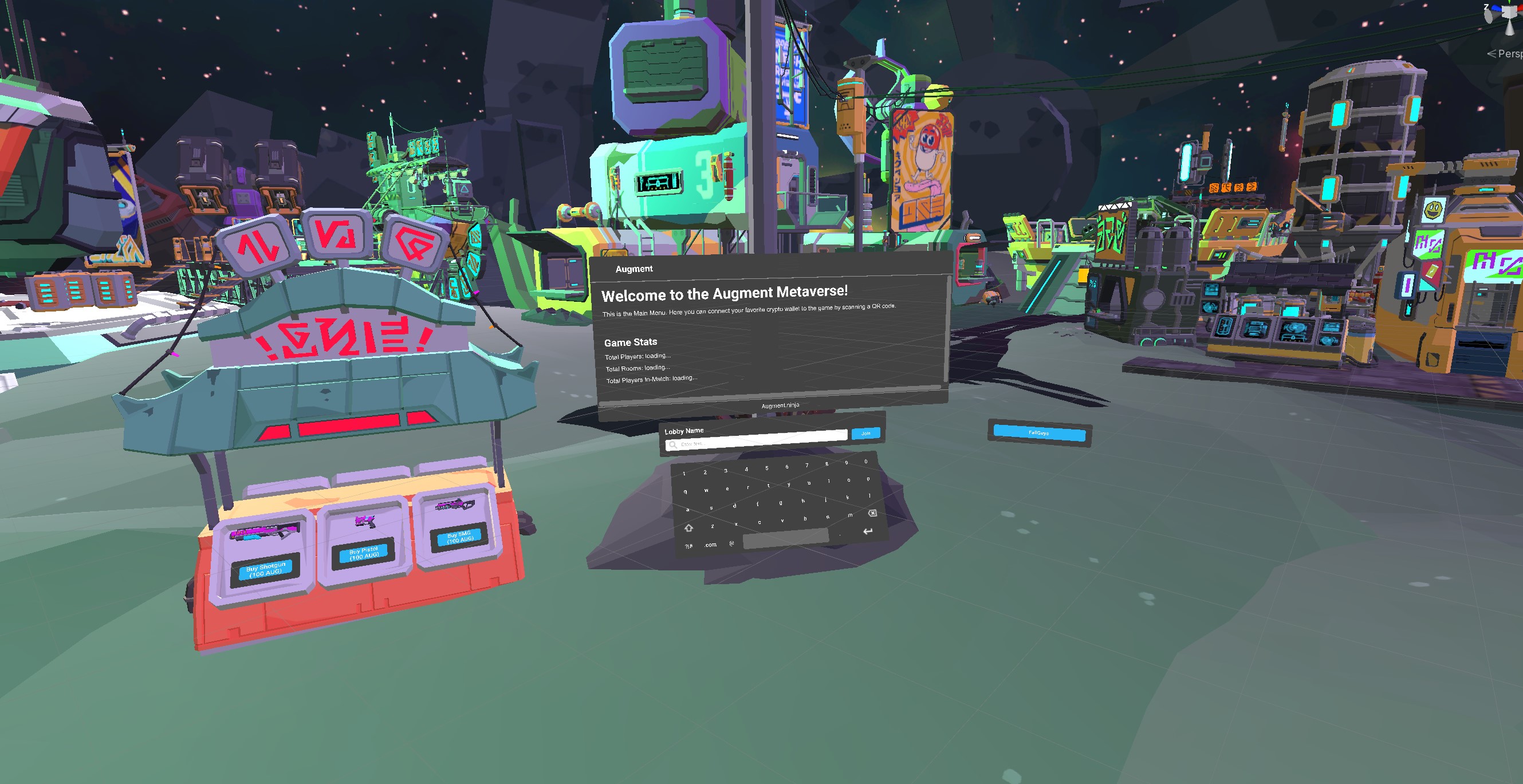Tap the letter m key
The height and width of the screenshot is (784, 1523).
(850, 515)
